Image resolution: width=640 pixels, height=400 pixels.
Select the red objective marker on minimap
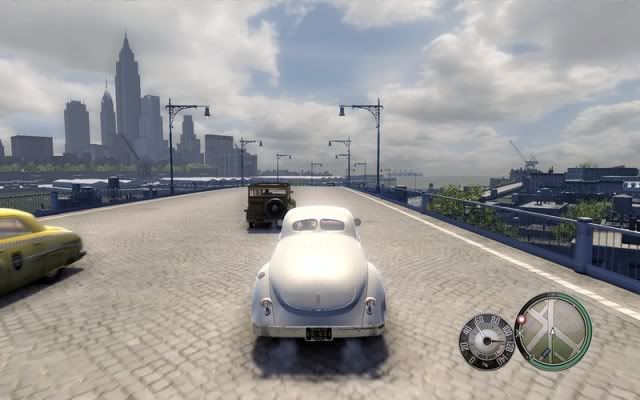click(520, 320)
